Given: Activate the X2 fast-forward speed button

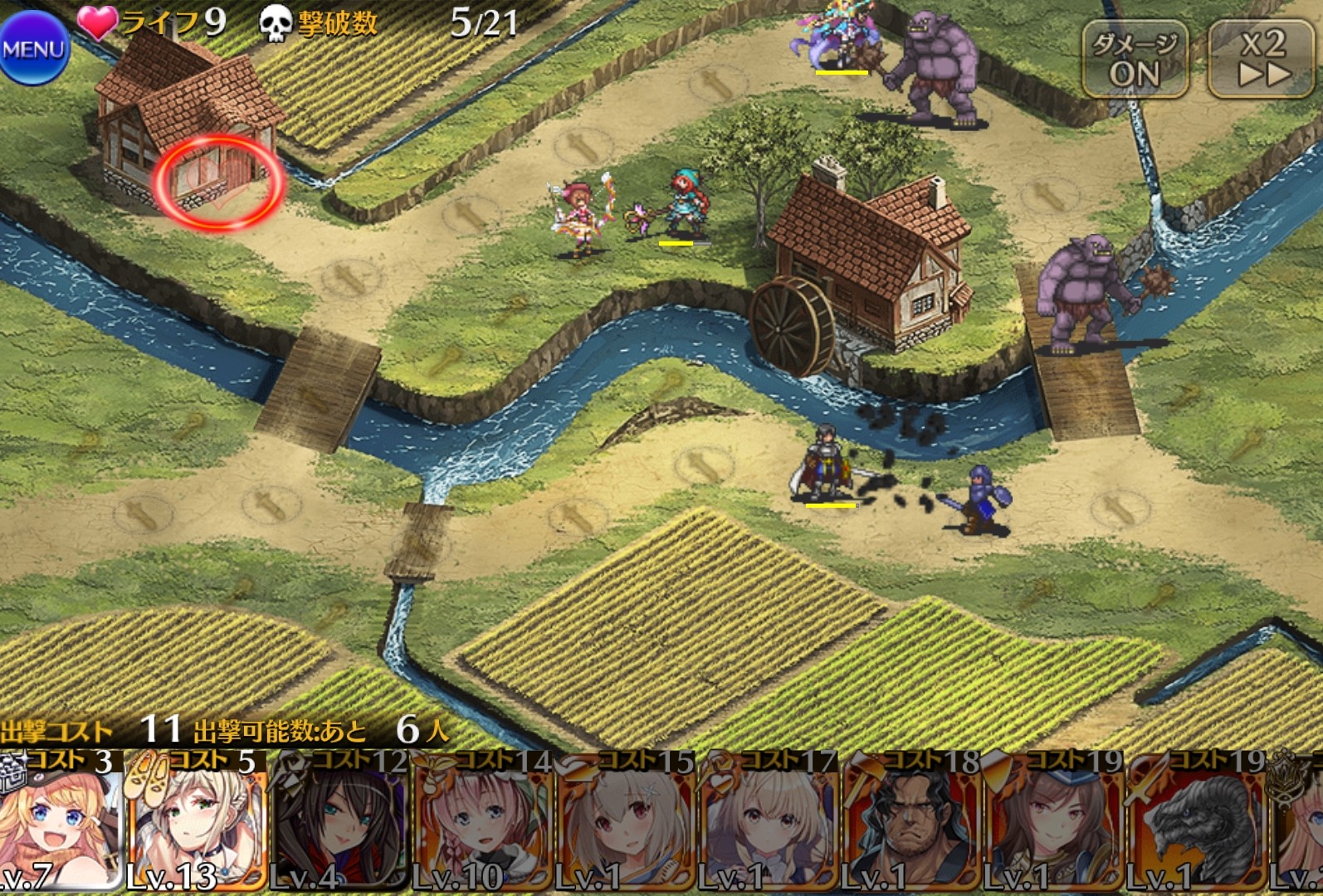Looking at the screenshot, I should point(1263,58).
